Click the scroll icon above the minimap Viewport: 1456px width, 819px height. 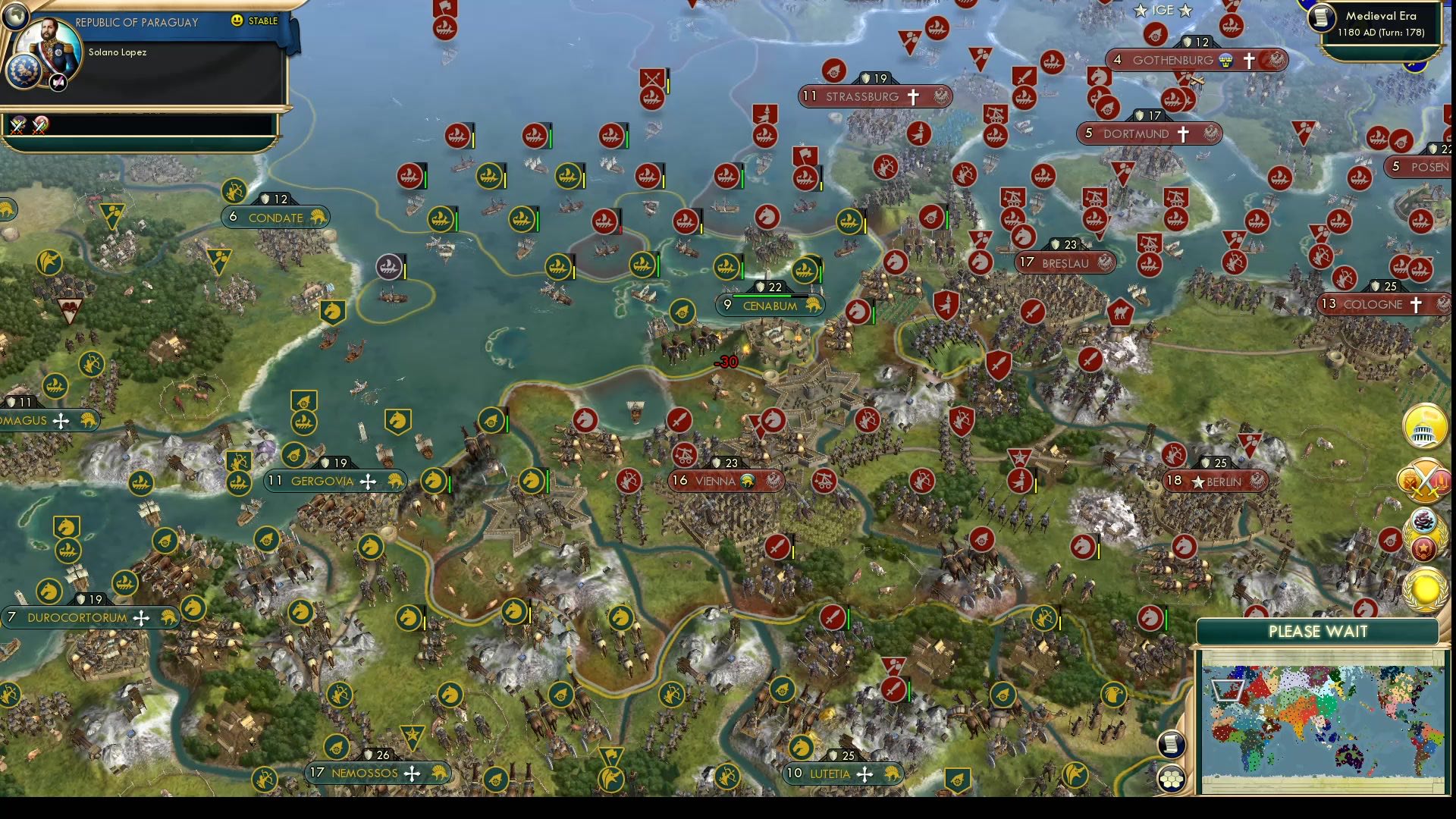pos(1170,744)
